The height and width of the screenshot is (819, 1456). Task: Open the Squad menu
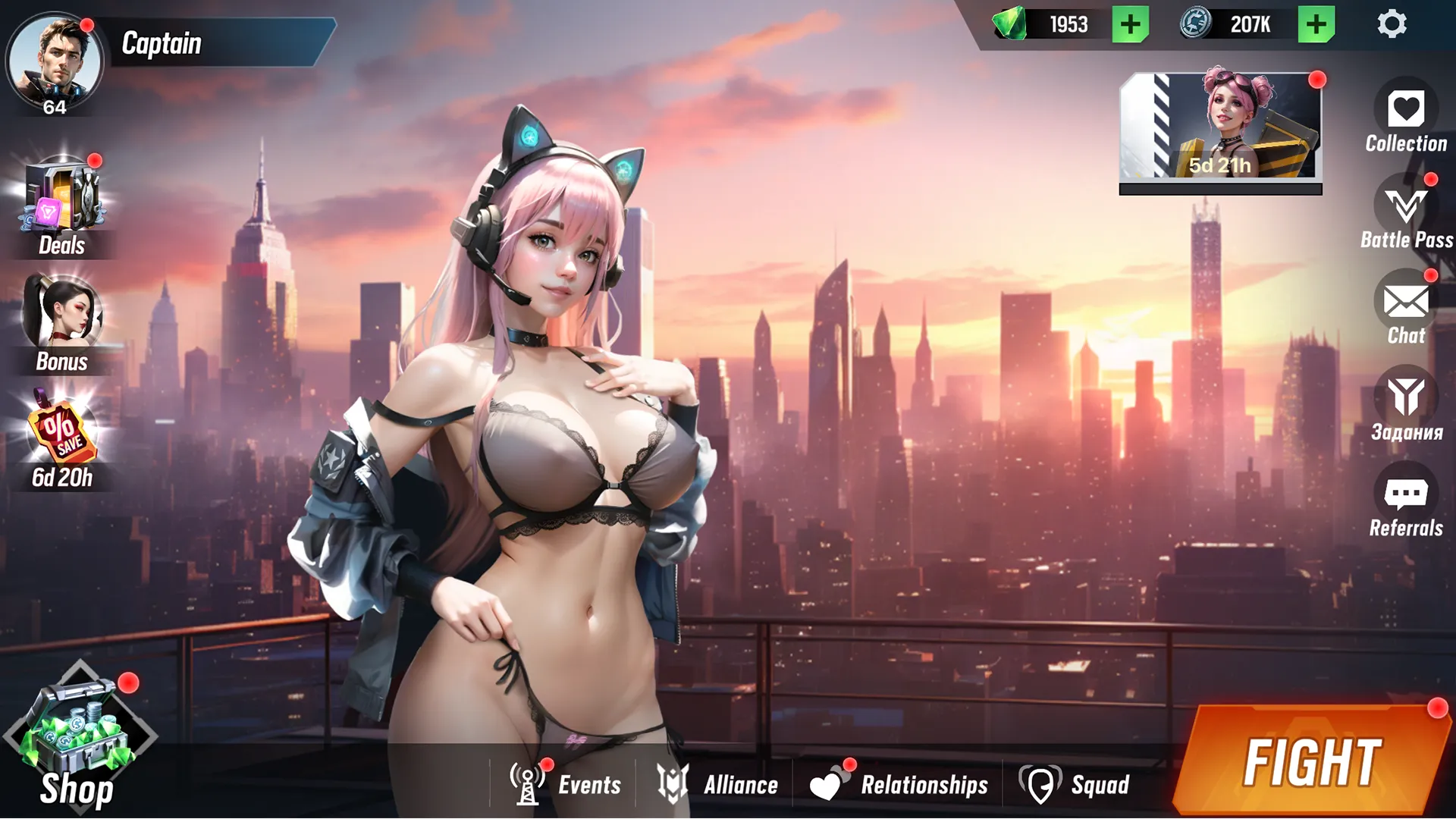coord(1075,784)
